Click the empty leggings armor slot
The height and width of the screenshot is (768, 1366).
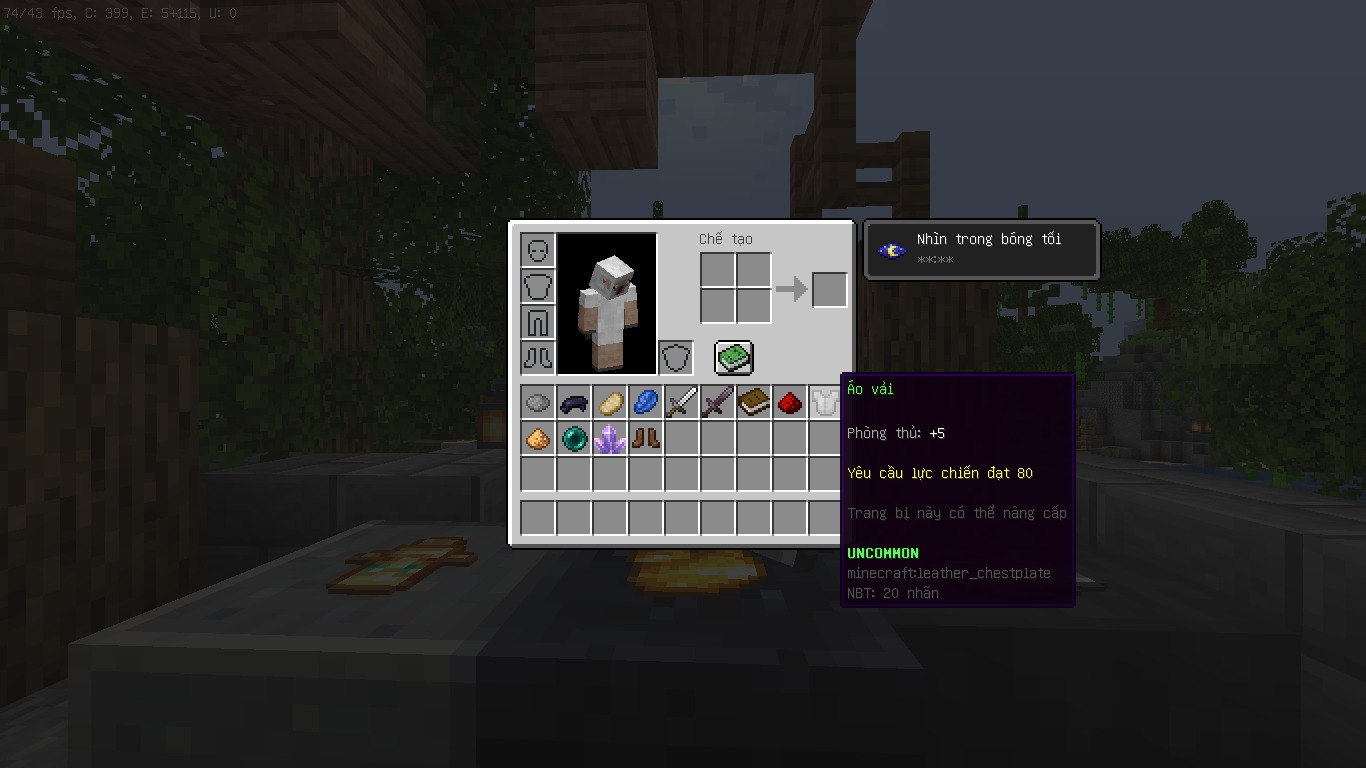(x=538, y=322)
